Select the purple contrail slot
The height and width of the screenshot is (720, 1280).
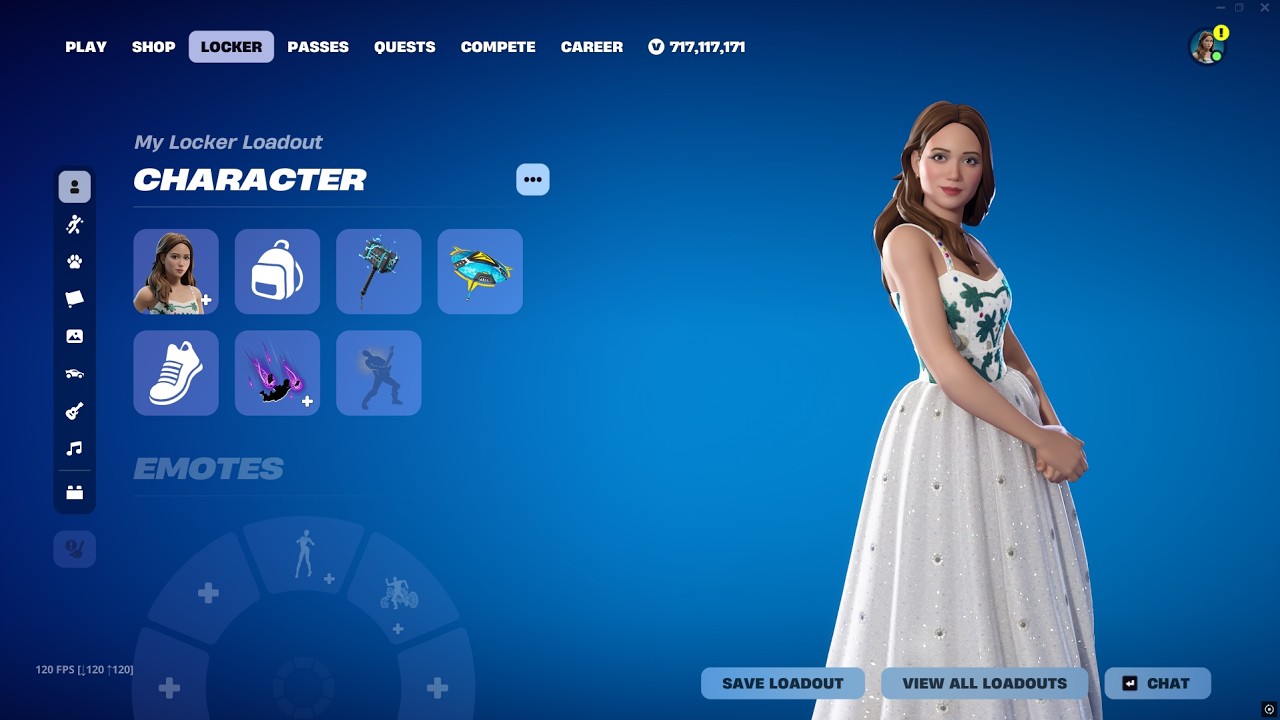(277, 373)
